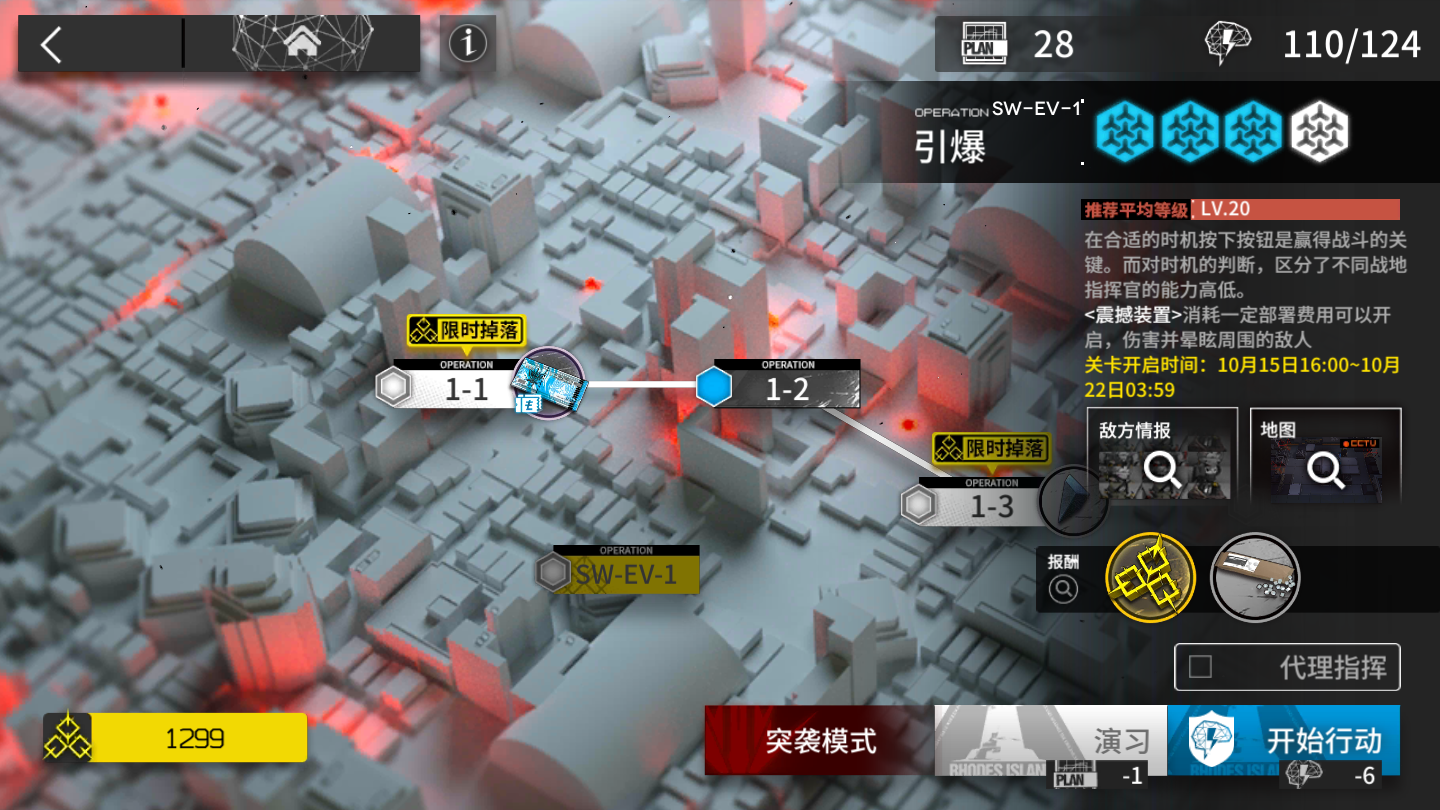
Task: Click the info icon in the top bar
Action: point(467,43)
